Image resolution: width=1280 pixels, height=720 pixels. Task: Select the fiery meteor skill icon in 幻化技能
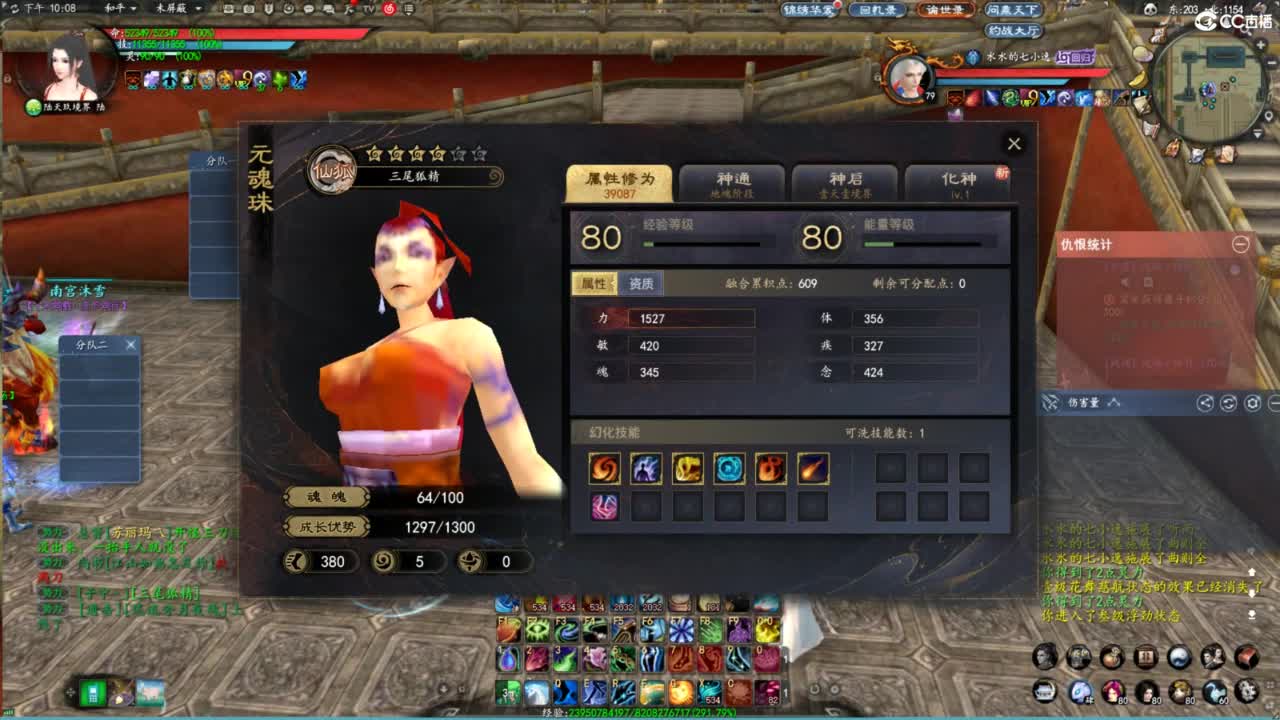tap(812, 467)
